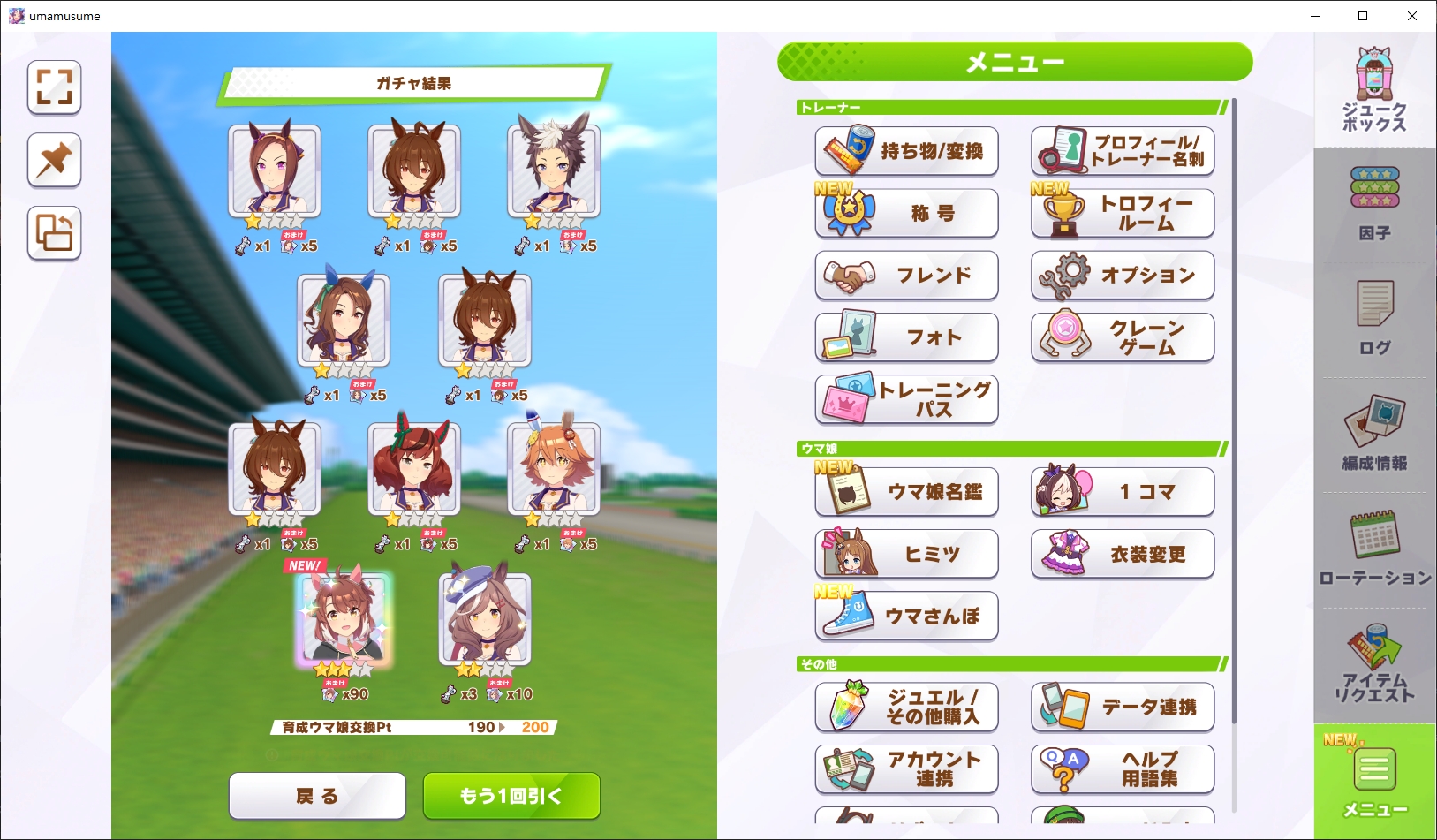Select the NEW three-star character card

(344, 620)
